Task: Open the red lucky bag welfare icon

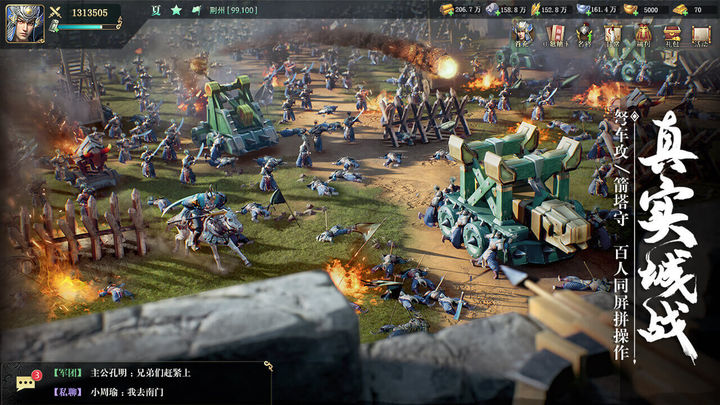Action: click(x=643, y=35)
